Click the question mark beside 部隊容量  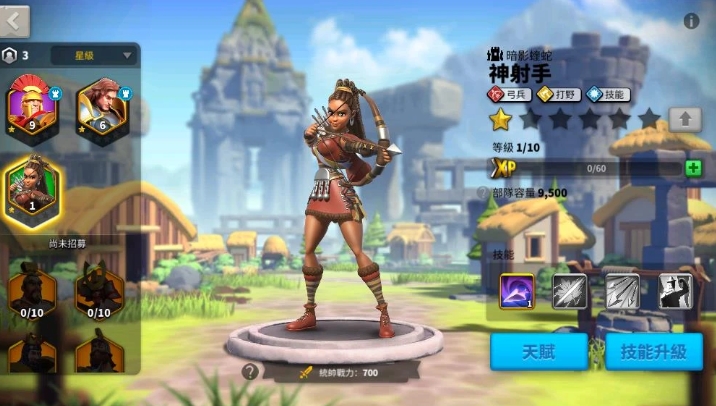coord(483,193)
